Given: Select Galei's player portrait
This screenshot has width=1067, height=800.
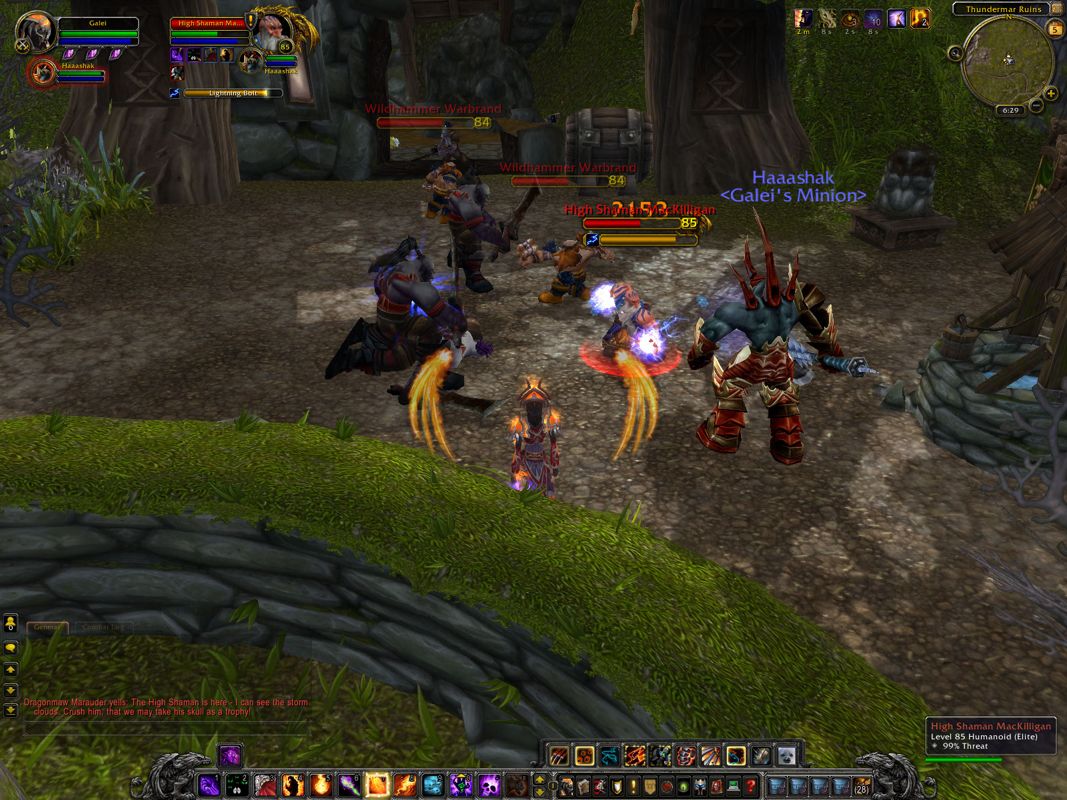Looking at the screenshot, I should point(37,31).
